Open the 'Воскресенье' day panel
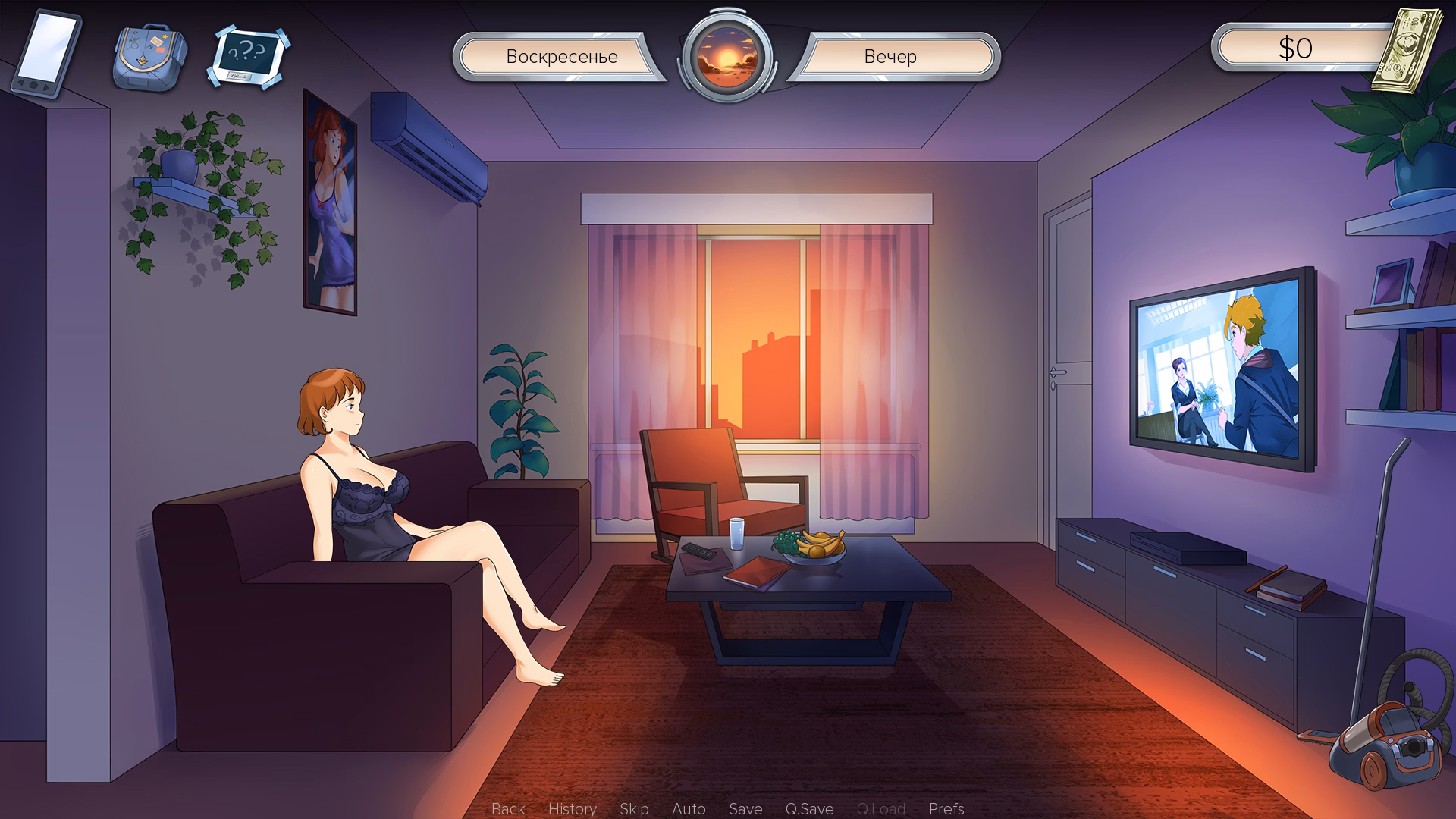Screen dimensions: 1456x819 coord(561,57)
